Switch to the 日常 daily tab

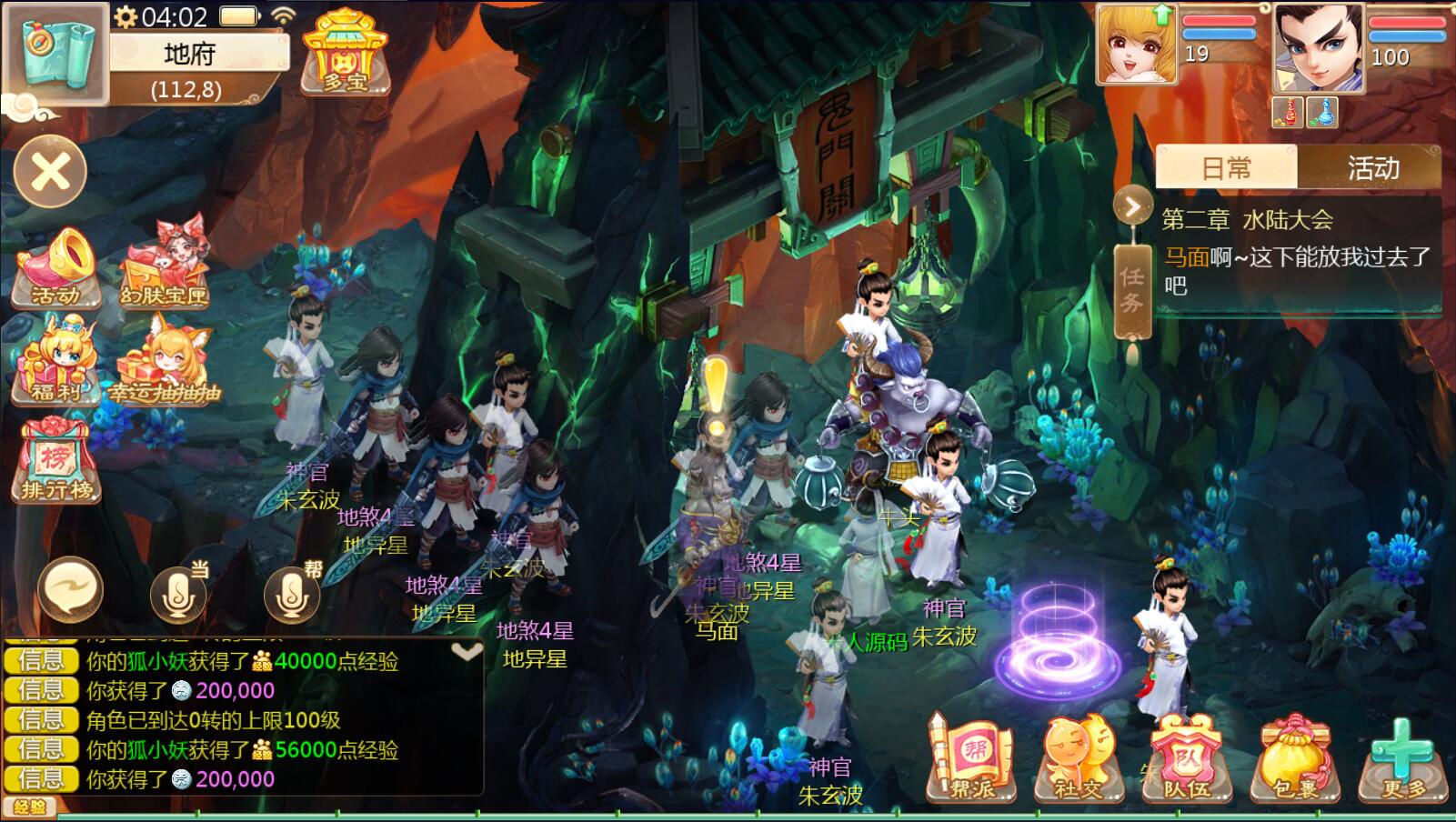tap(1226, 168)
